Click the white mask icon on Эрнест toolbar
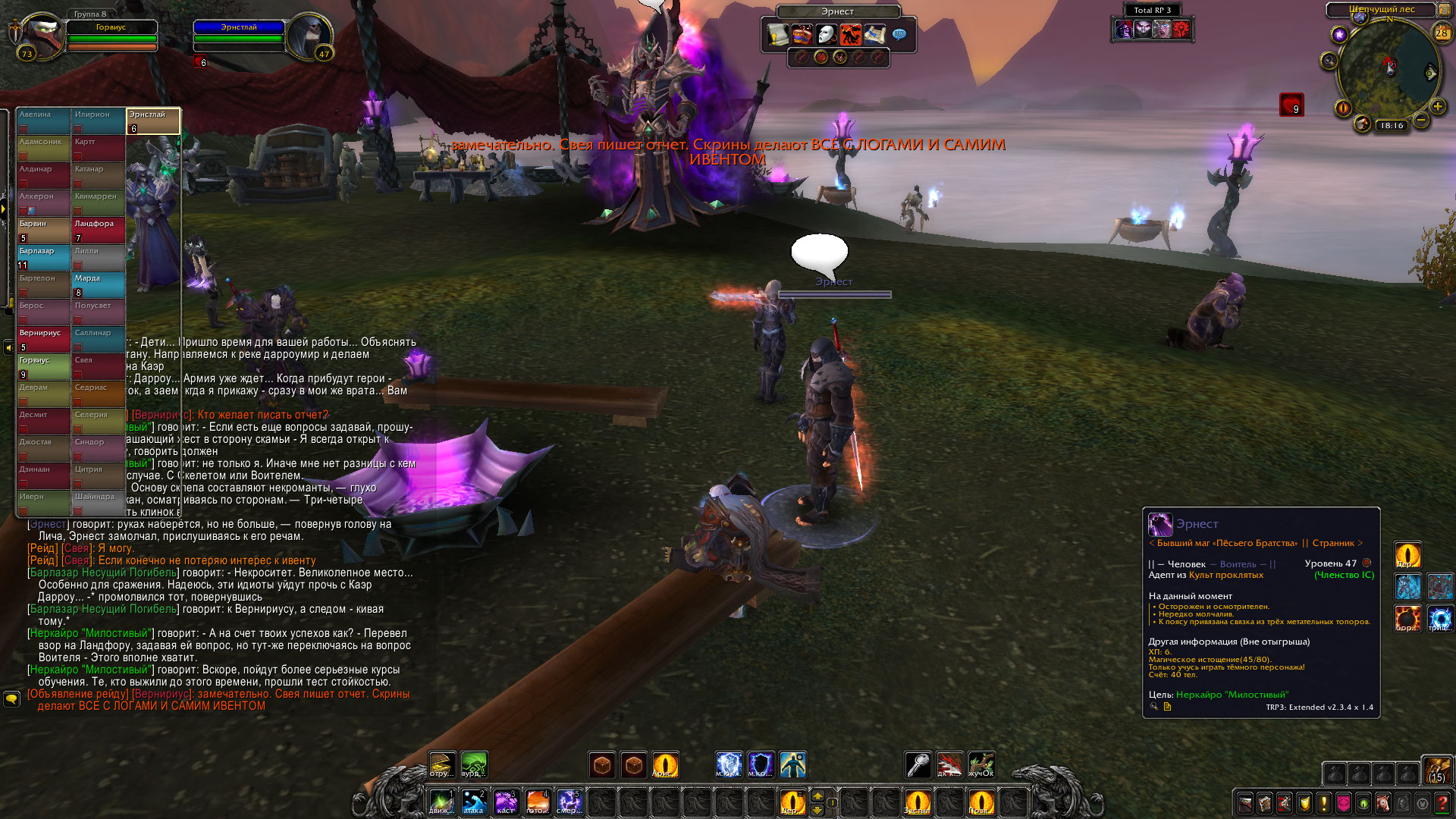1456x819 pixels. [826, 35]
